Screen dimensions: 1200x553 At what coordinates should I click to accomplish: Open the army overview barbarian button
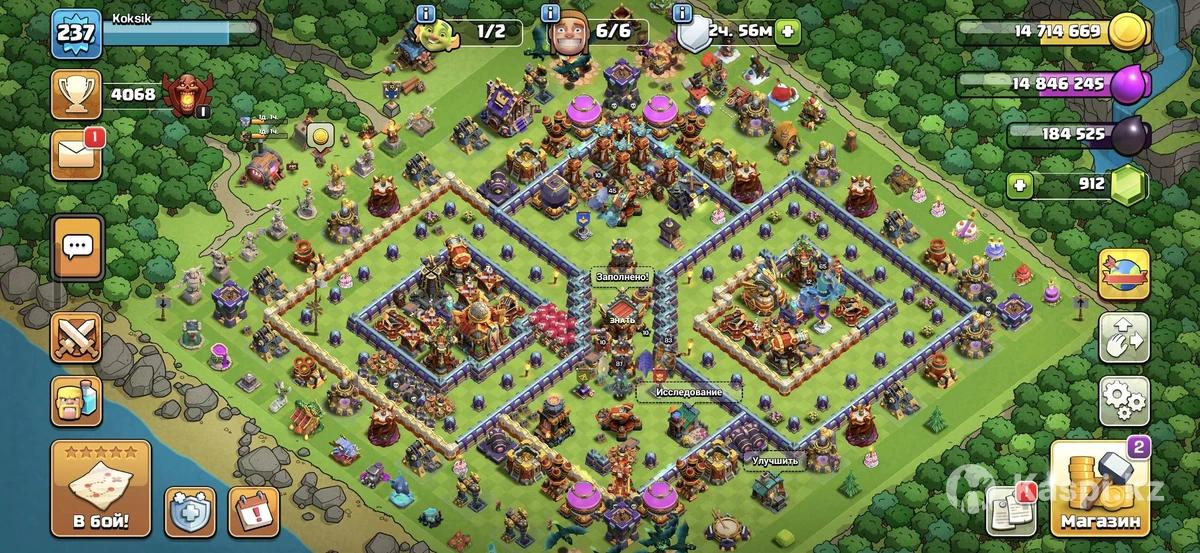[77, 400]
